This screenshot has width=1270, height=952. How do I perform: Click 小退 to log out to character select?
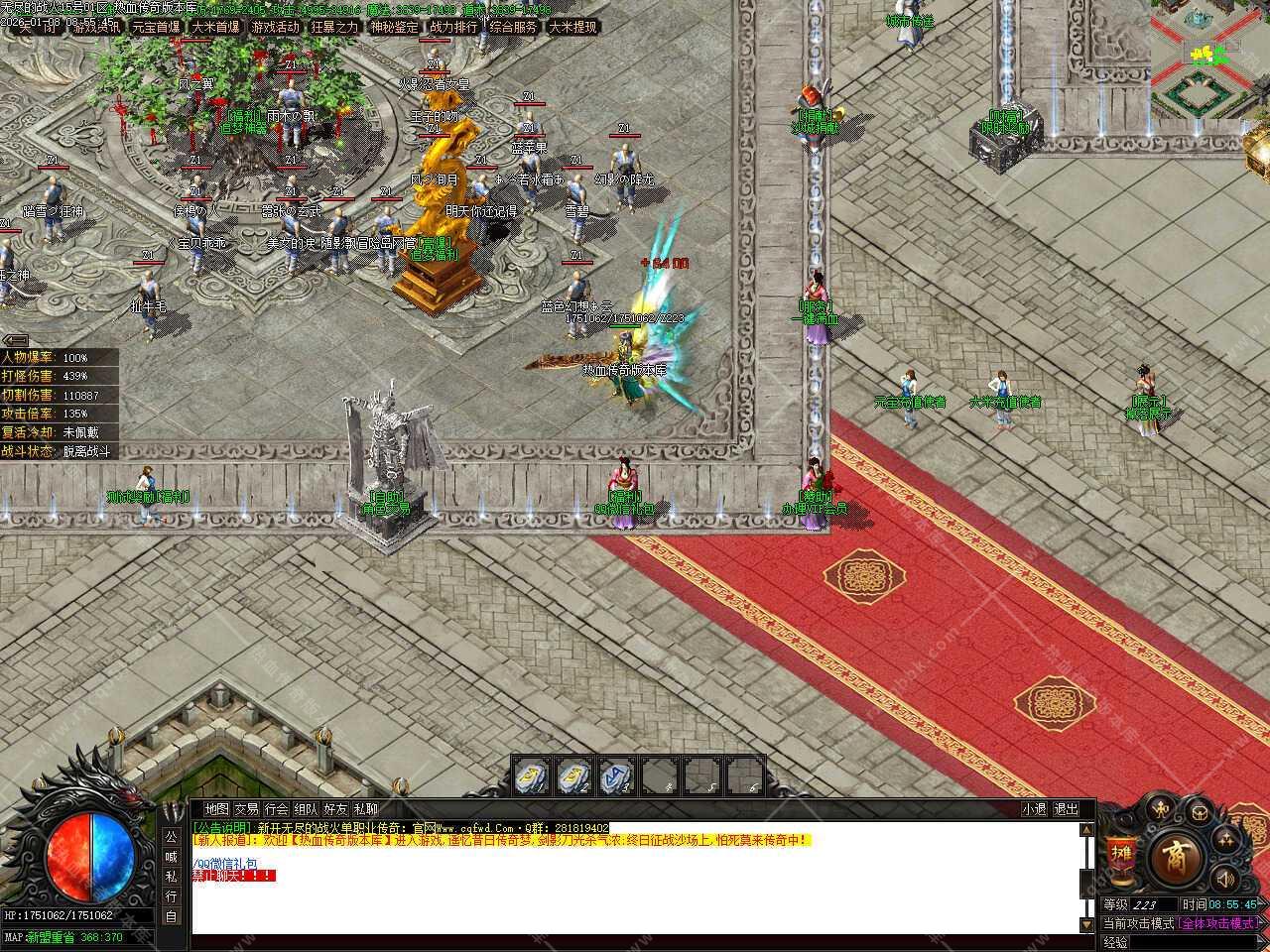pos(1035,809)
